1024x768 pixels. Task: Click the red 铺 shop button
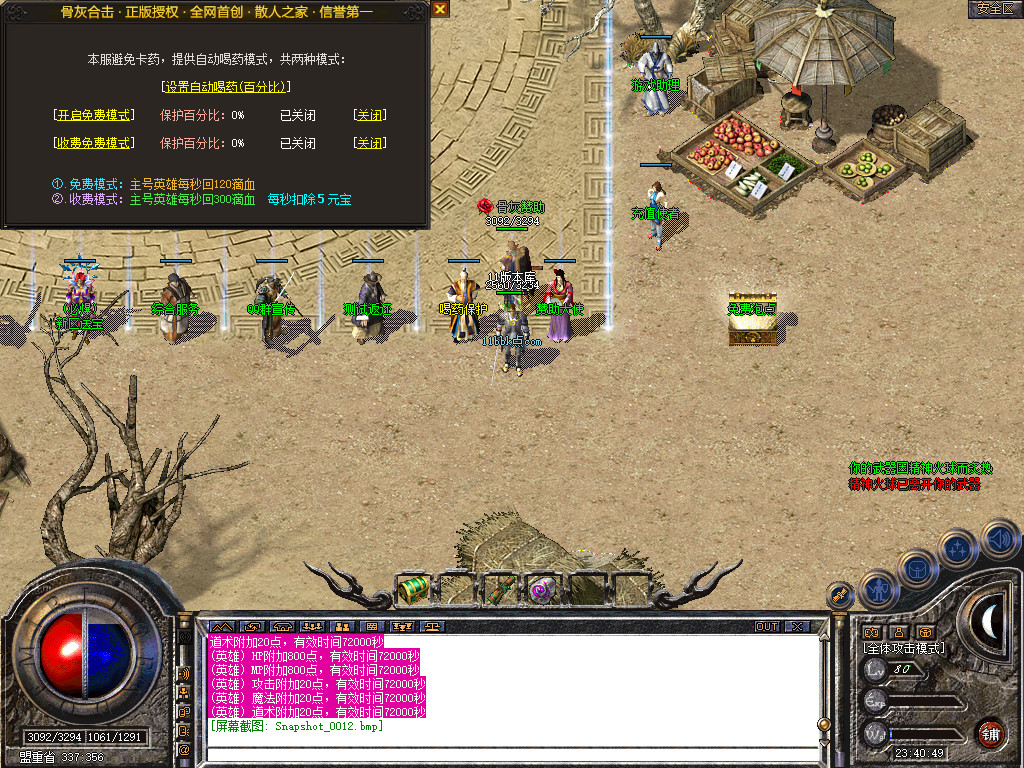pos(991,733)
